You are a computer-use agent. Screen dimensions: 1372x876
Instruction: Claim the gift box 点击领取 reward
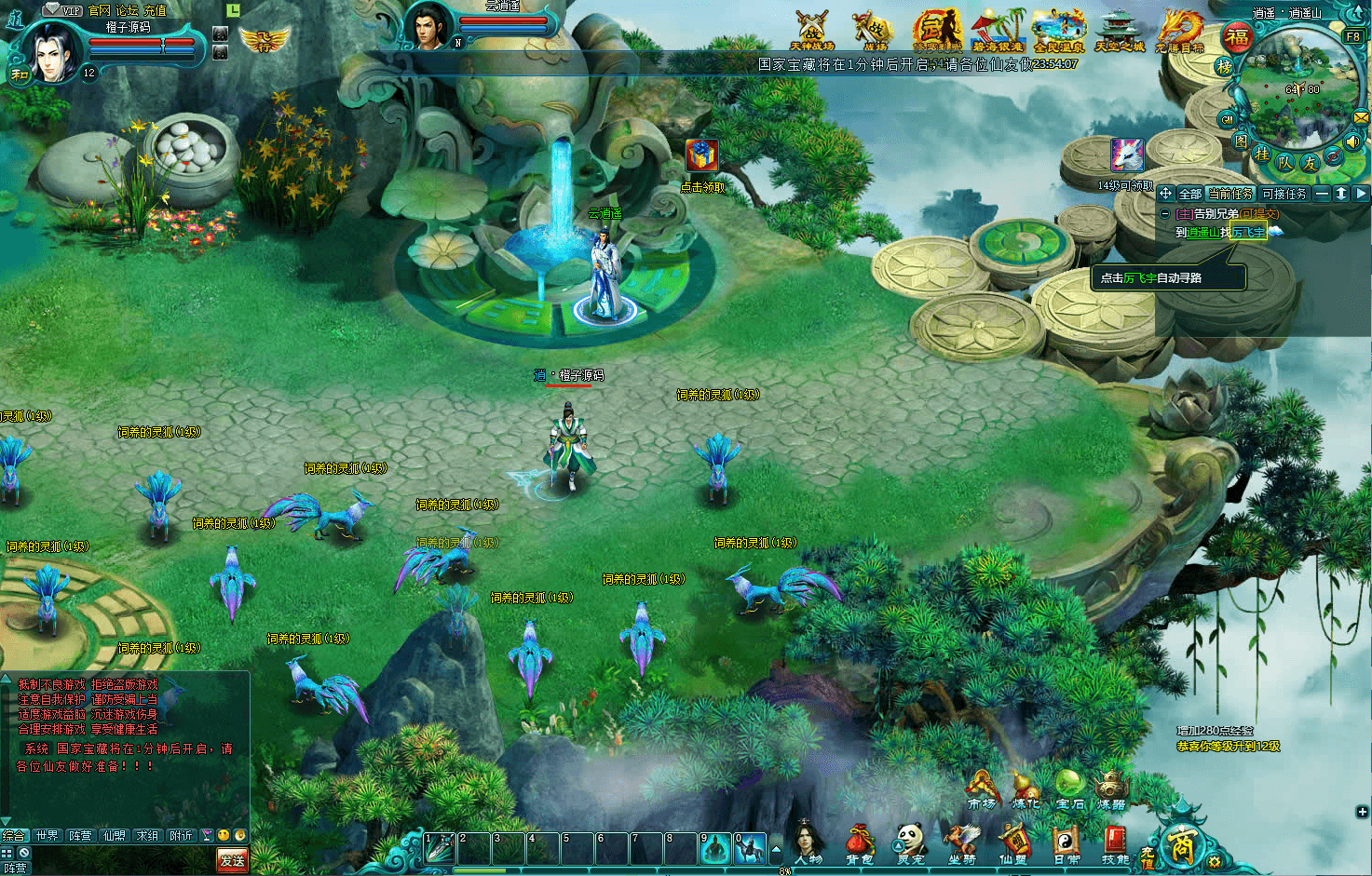pos(702,156)
